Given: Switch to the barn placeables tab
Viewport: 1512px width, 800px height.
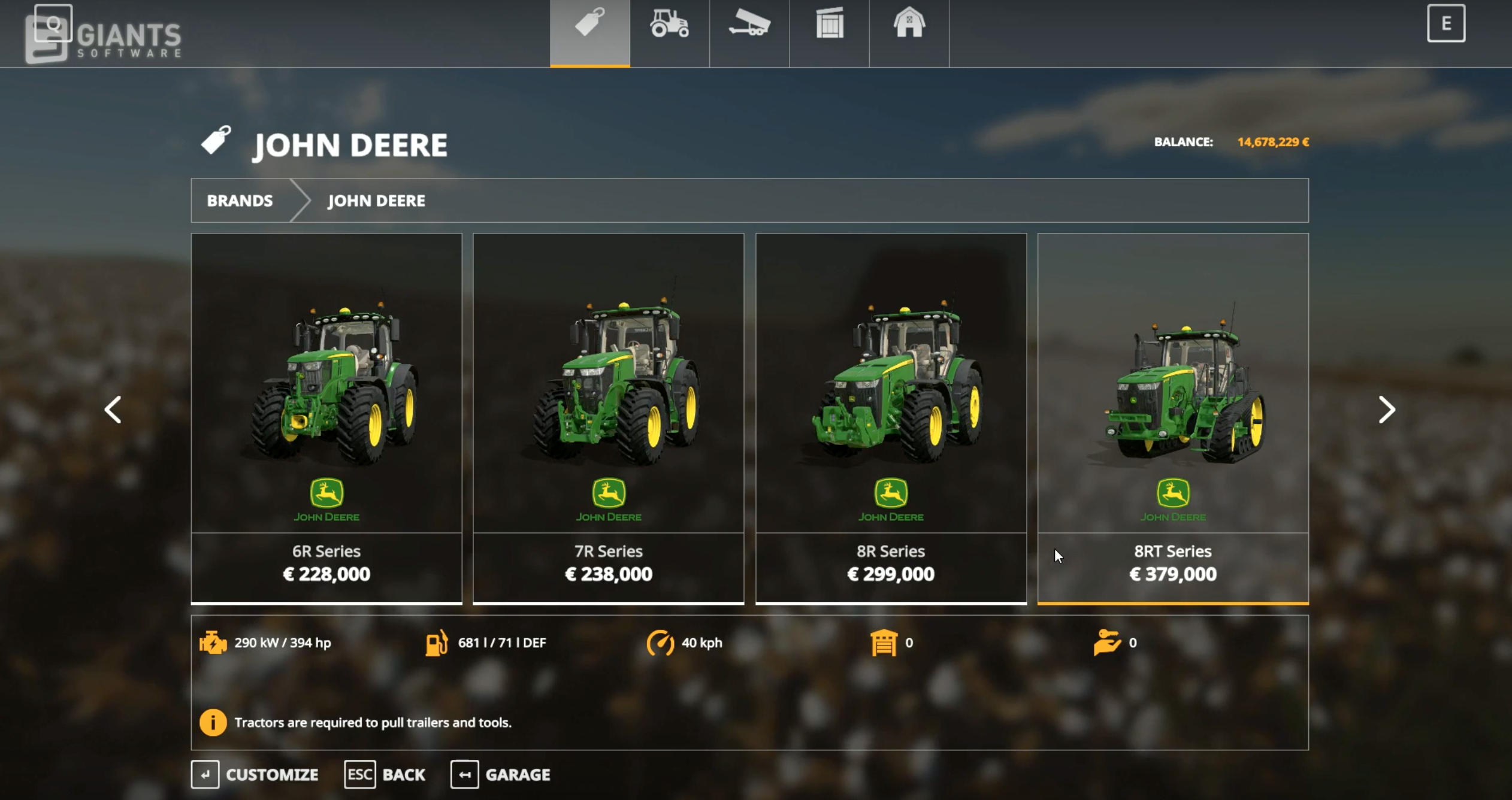Looking at the screenshot, I should (x=909, y=25).
